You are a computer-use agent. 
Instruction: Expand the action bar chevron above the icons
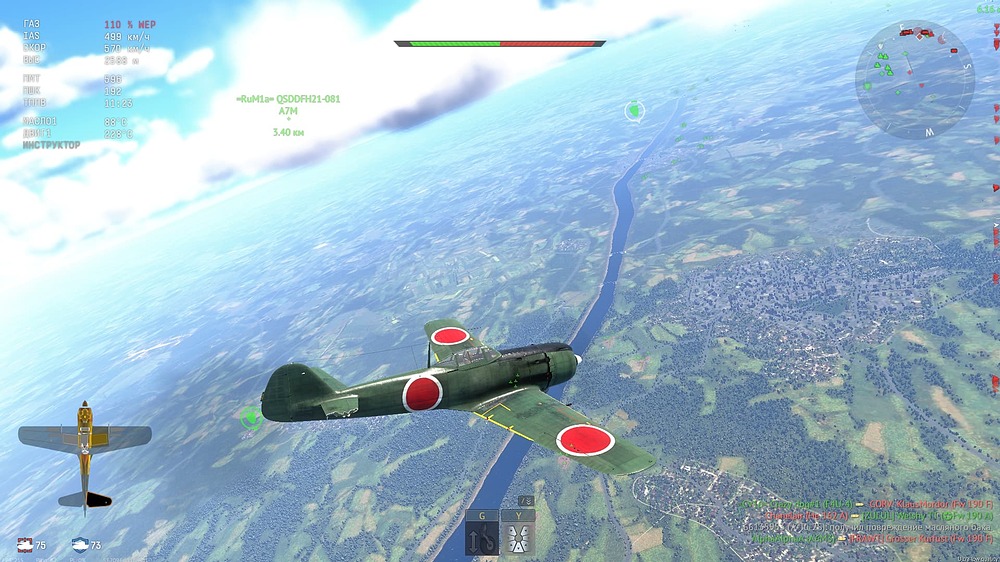point(525,501)
